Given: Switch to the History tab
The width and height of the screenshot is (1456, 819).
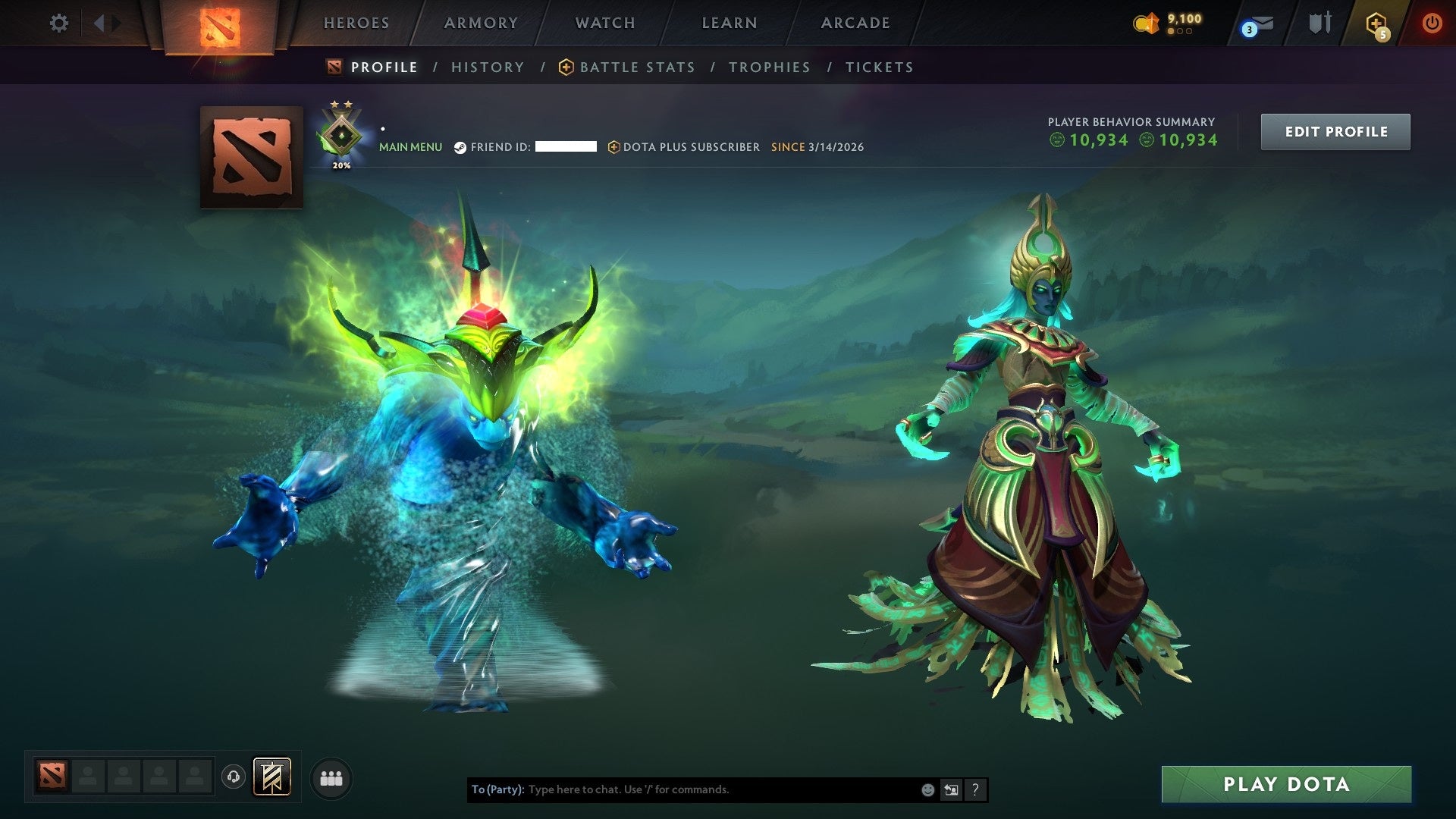Looking at the screenshot, I should 488,67.
